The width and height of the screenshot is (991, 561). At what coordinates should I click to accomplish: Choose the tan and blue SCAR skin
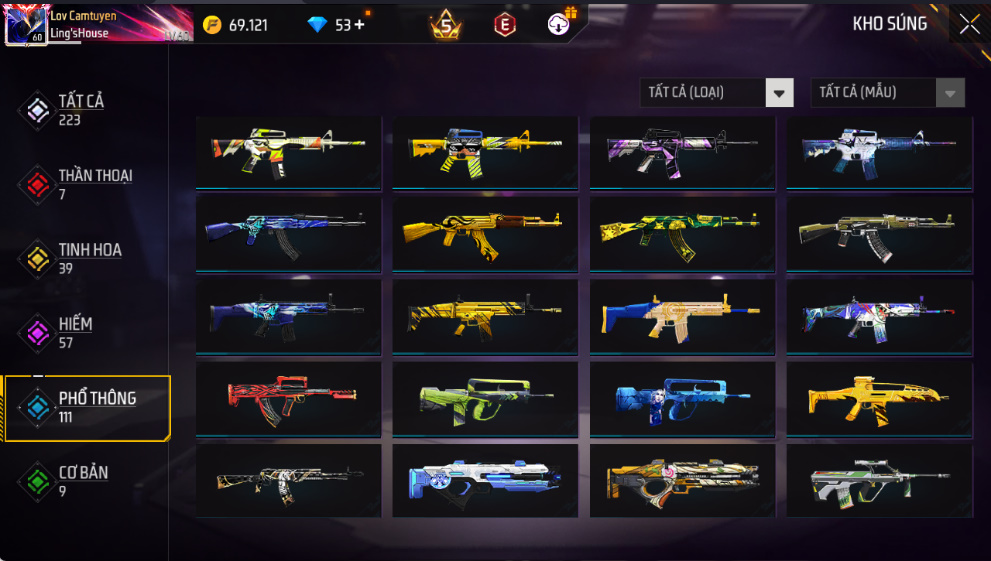point(681,315)
